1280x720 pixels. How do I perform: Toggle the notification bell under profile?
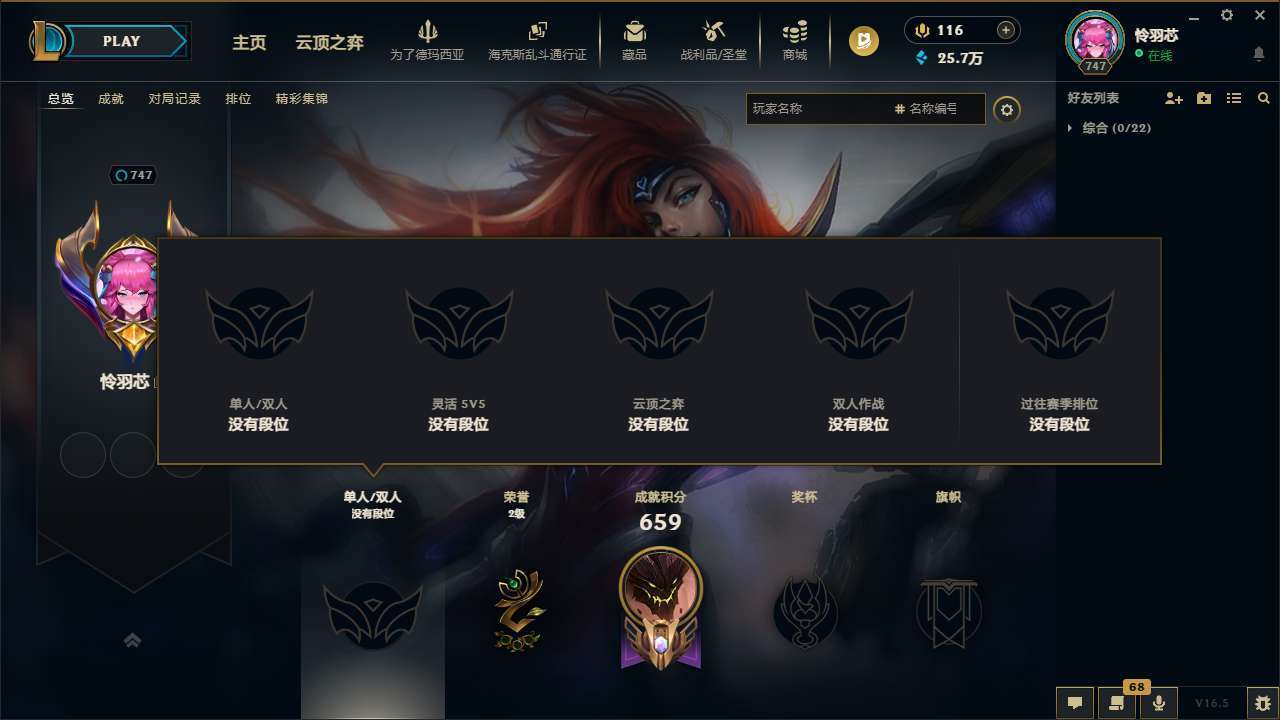tap(1258, 53)
